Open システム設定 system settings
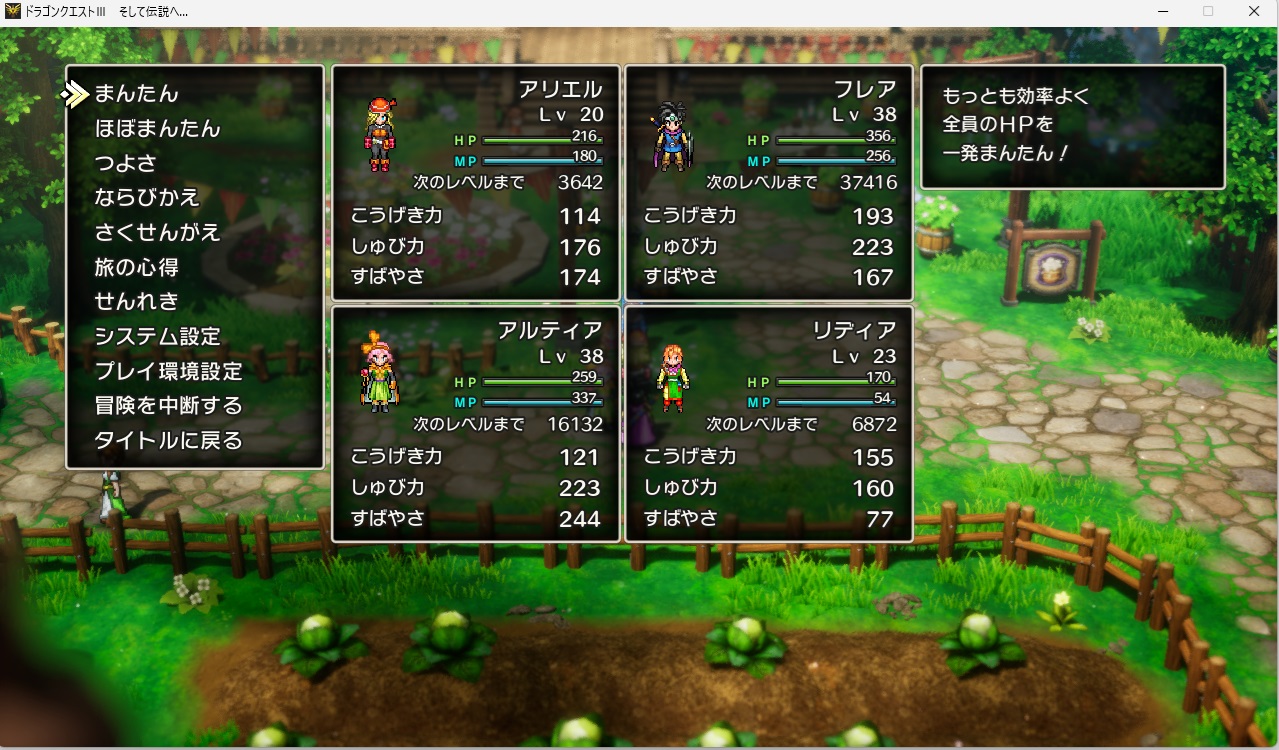Image resolution: width=1279 pixels, height=750 pixels. (x=157, y=336)
